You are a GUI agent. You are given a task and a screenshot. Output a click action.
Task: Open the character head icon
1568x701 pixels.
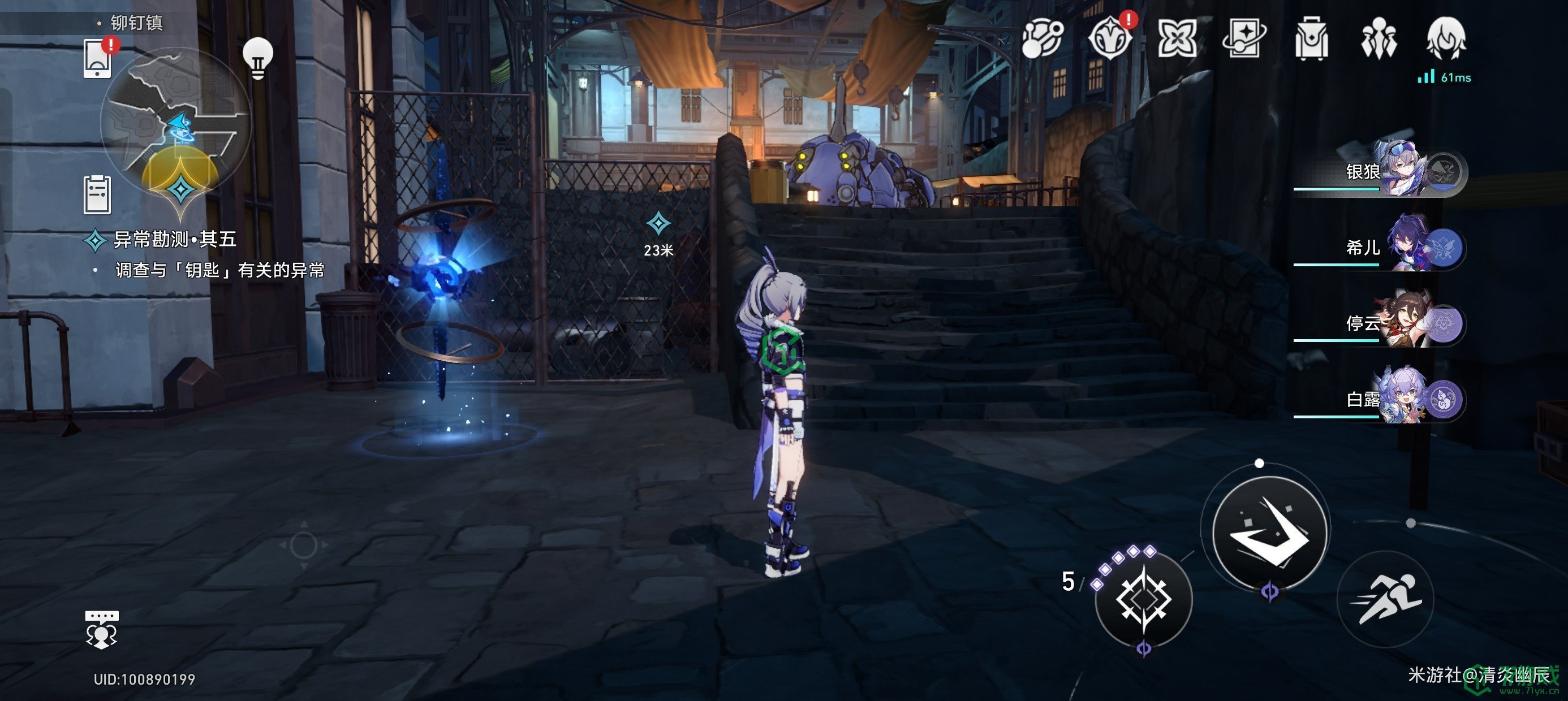[1446, 39]
